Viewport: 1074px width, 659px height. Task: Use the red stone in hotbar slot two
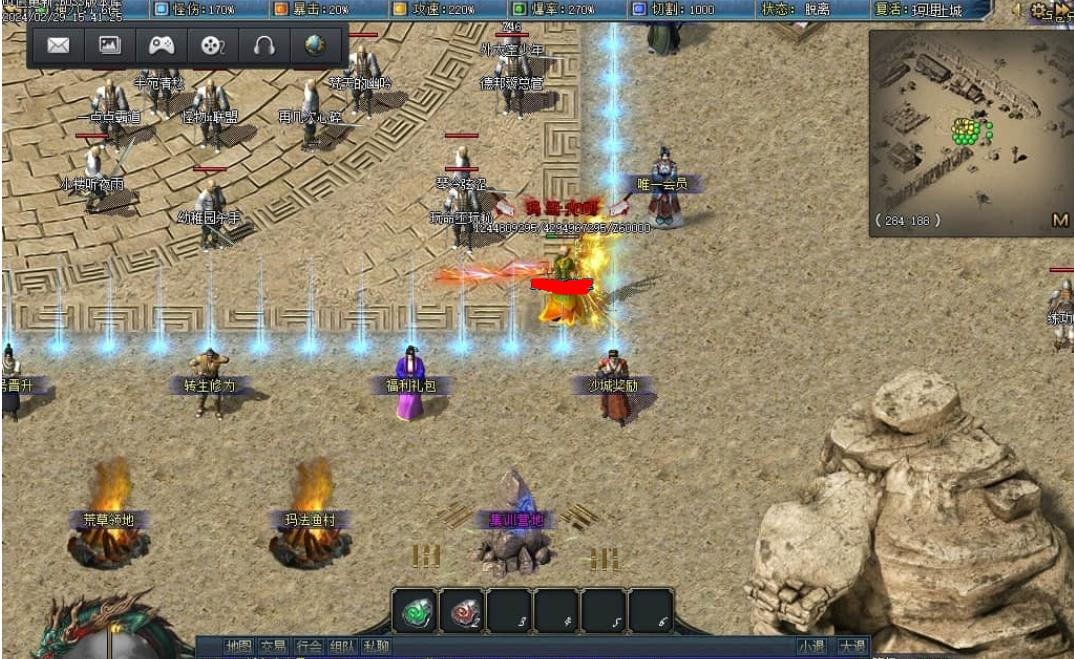point(461,611)
